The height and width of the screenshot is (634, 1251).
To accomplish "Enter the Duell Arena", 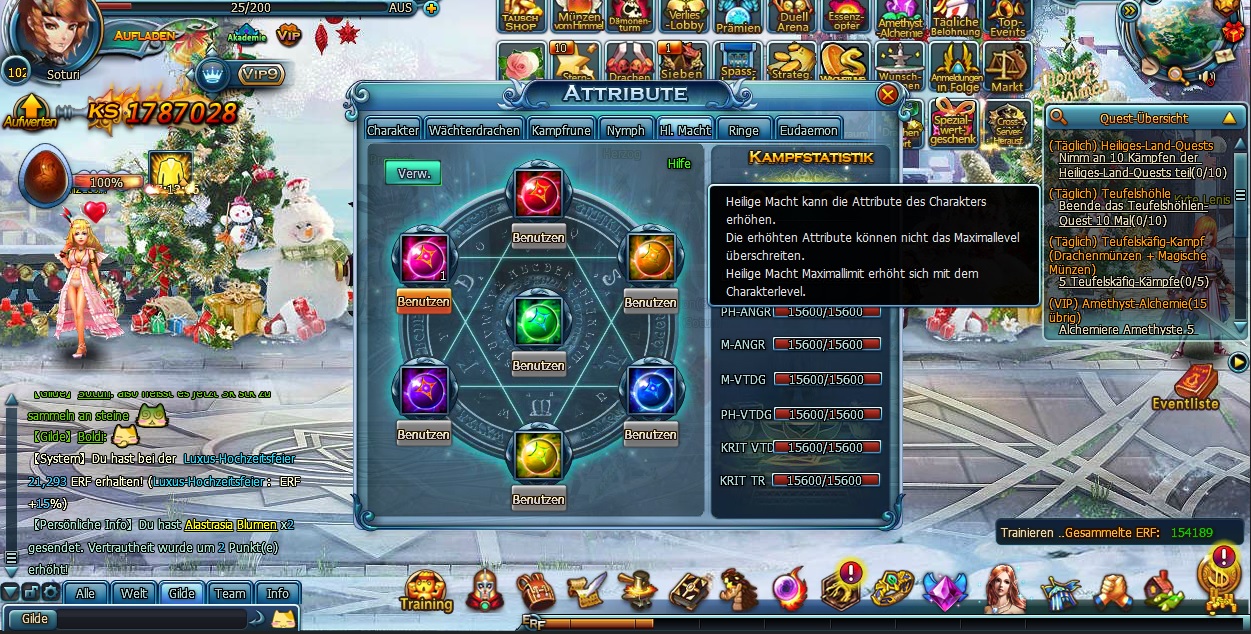I will click(793, 18).
